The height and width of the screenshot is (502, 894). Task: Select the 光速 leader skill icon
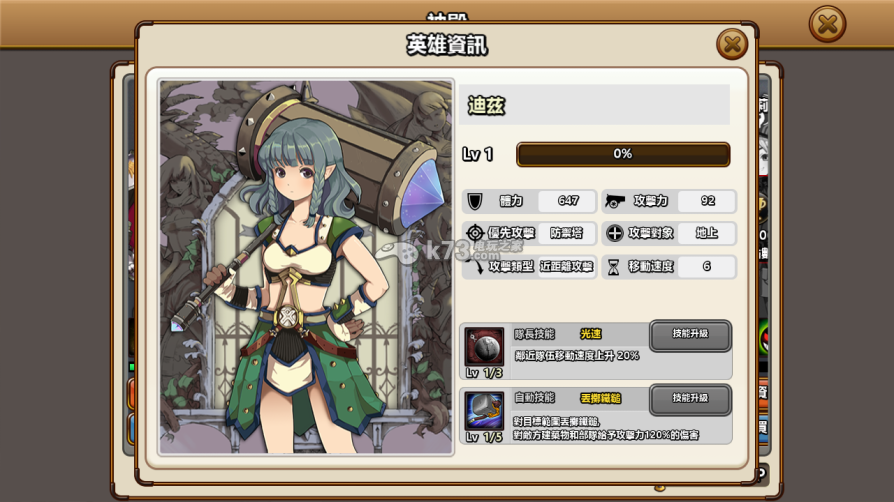(484, 346)
